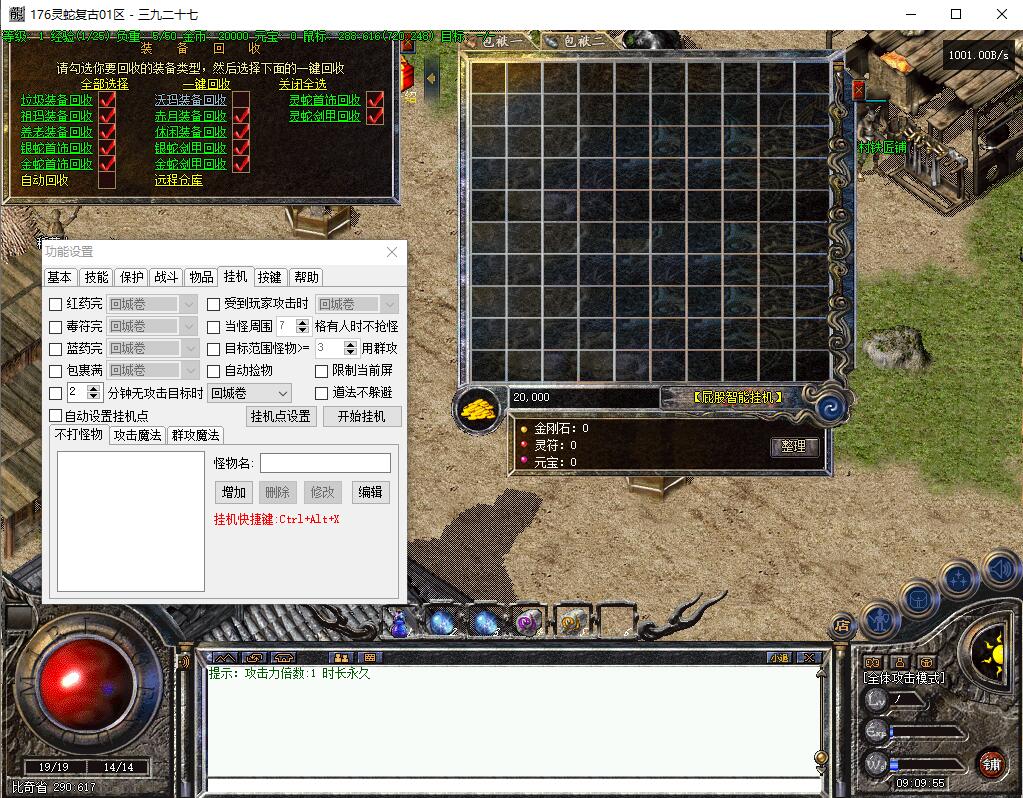Enable the 自动回收 auto-recycle checkbox
1023x798 pixels.
point(107,180)
